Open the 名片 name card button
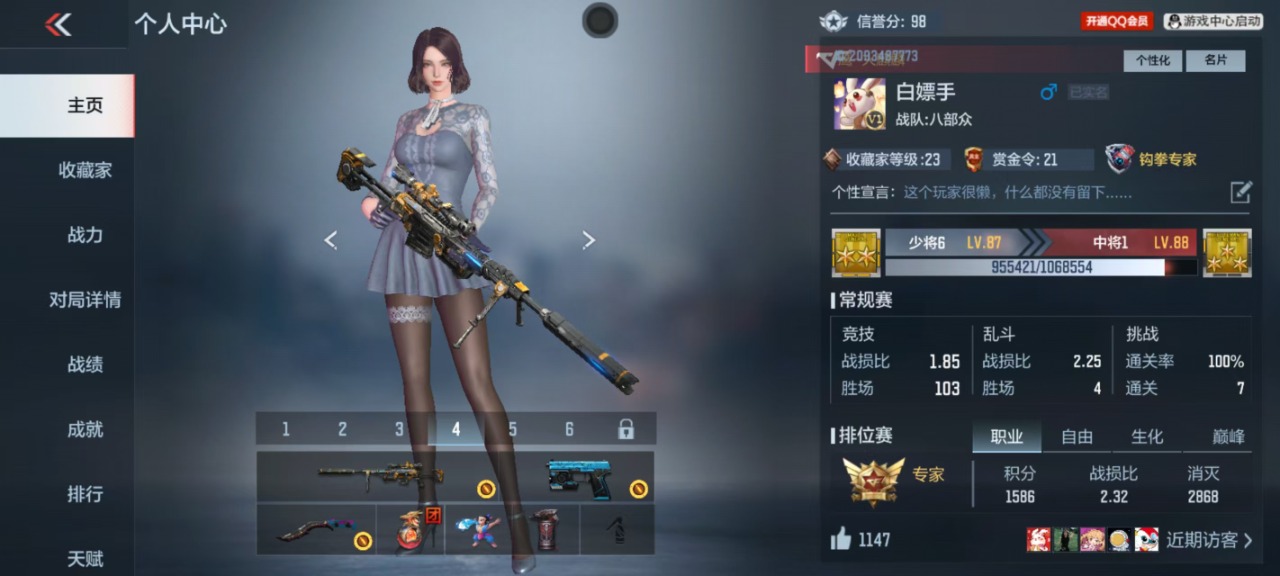1280x576 pixels. 1215,60
